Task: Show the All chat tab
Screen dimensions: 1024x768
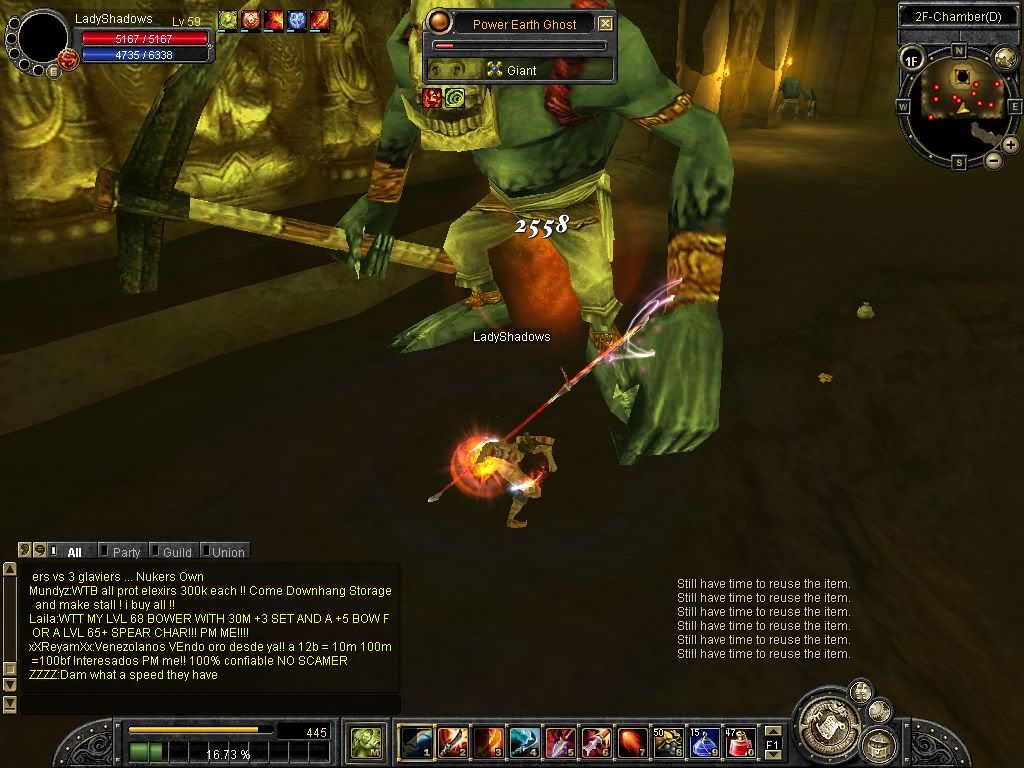Action: [x=74, y=552]
